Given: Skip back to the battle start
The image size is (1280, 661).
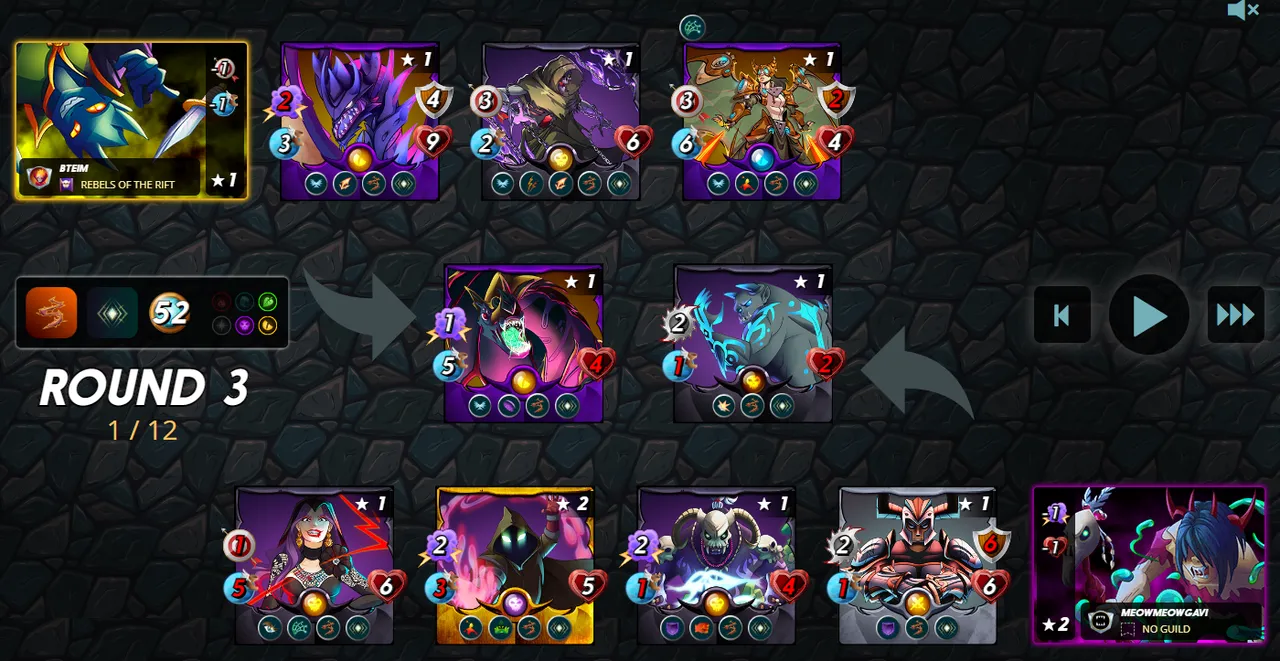Looking at the screenshot, I should pyautogui.click(x=1062, y=316).
